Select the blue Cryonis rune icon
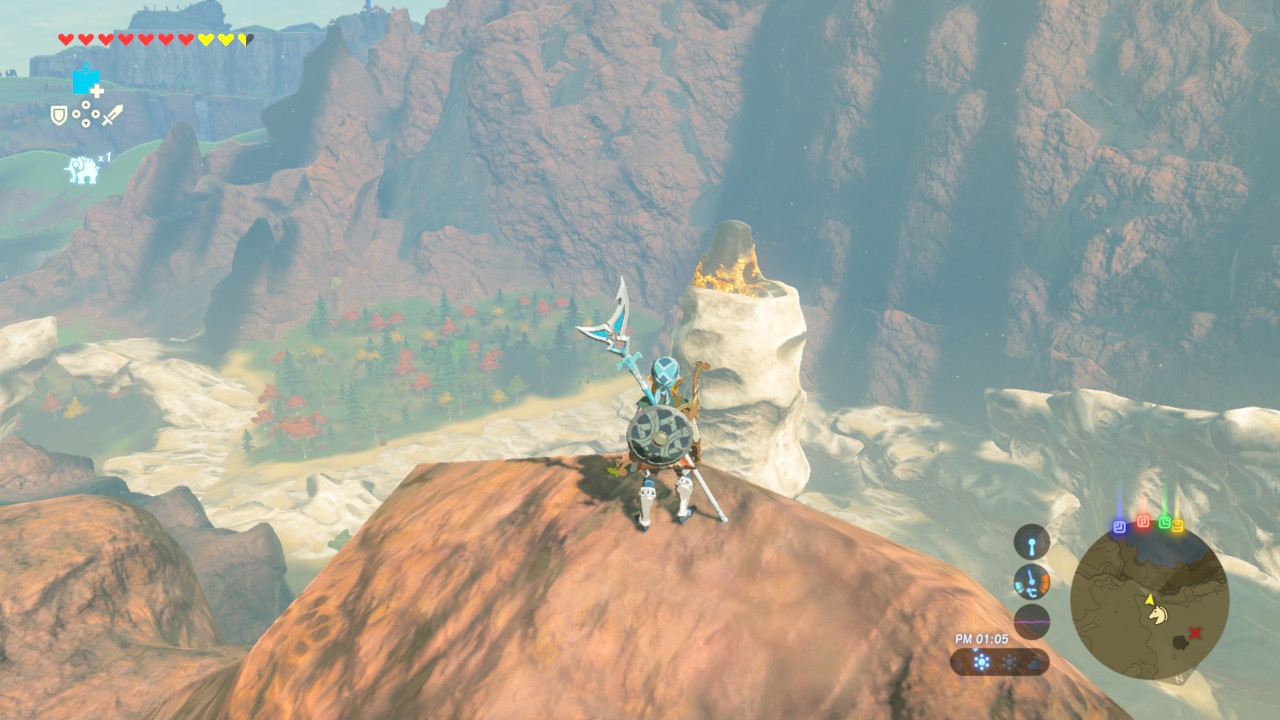 86,81
